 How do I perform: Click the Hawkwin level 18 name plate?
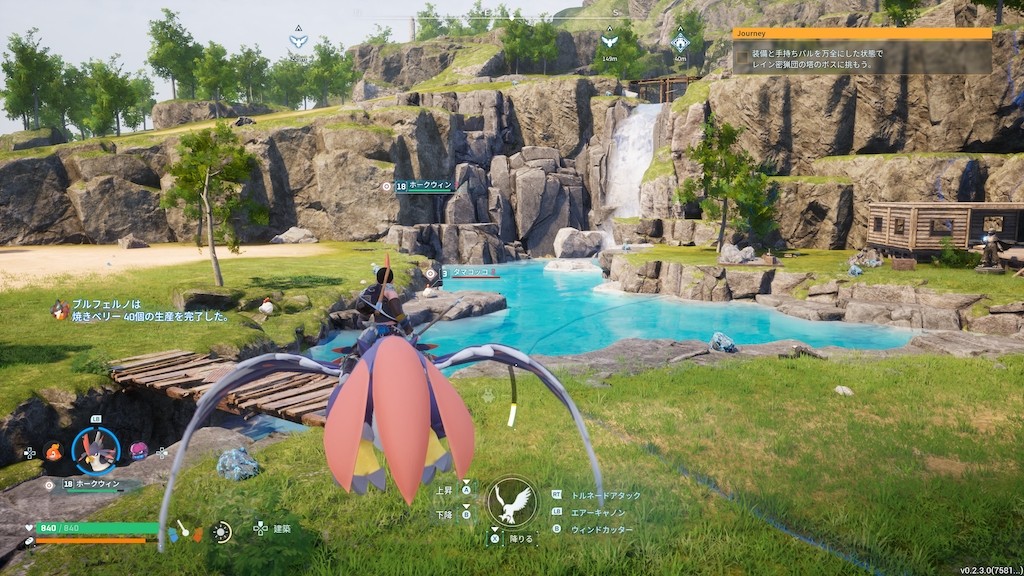click(x=424, y=186)
